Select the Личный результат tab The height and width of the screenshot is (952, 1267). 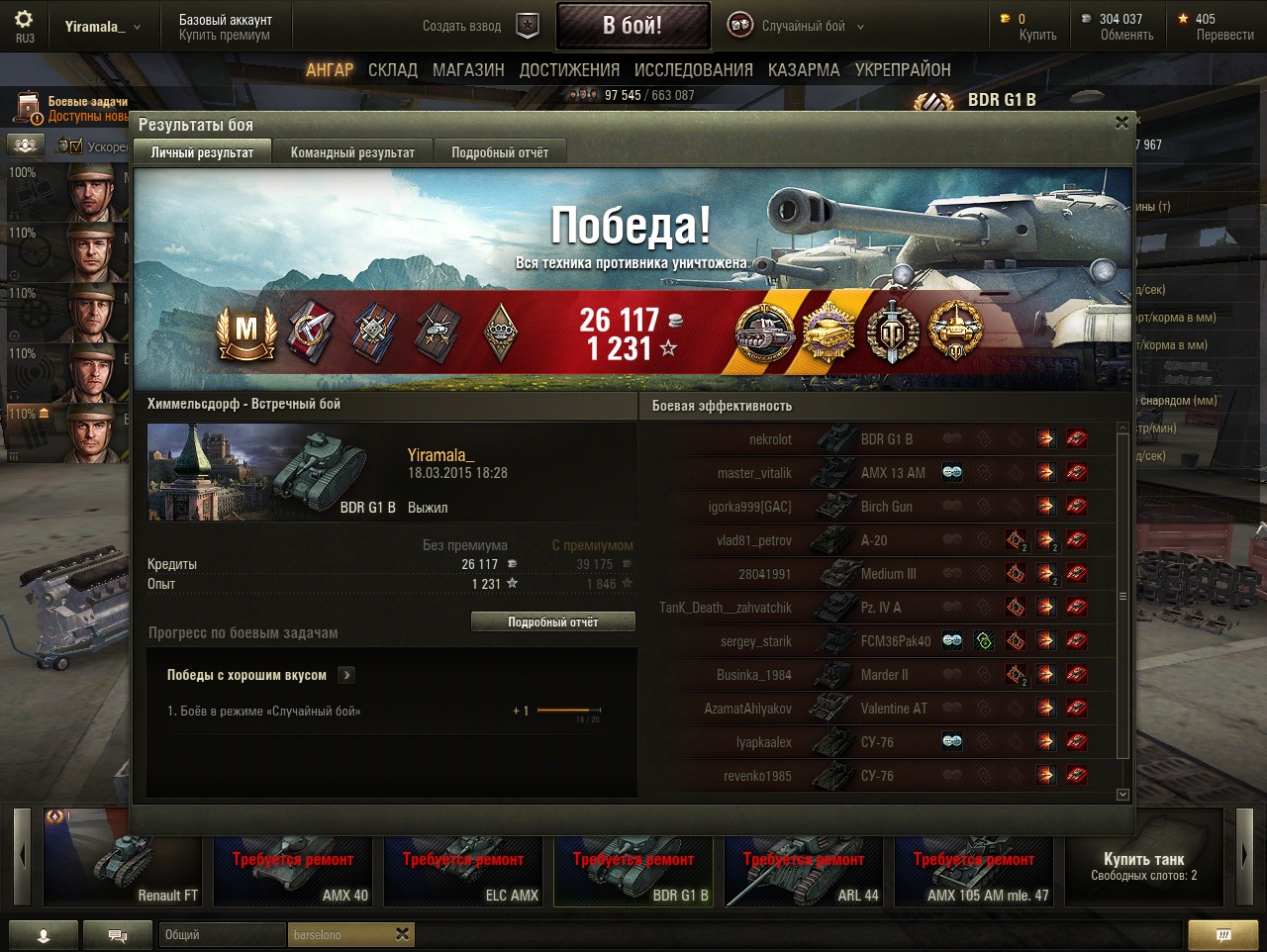click(x=202, y=152)
